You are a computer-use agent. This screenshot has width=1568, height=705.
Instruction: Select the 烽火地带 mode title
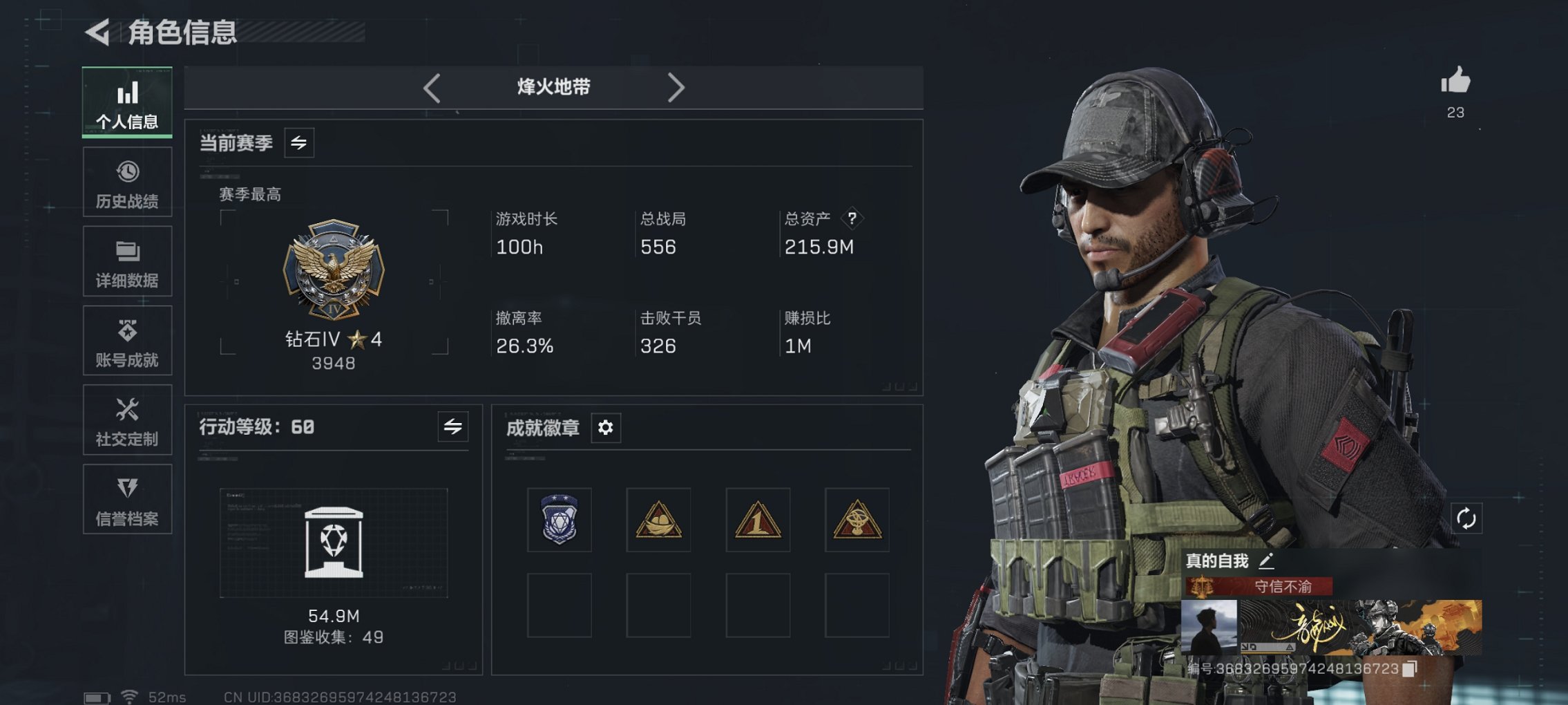pos(553,87)
